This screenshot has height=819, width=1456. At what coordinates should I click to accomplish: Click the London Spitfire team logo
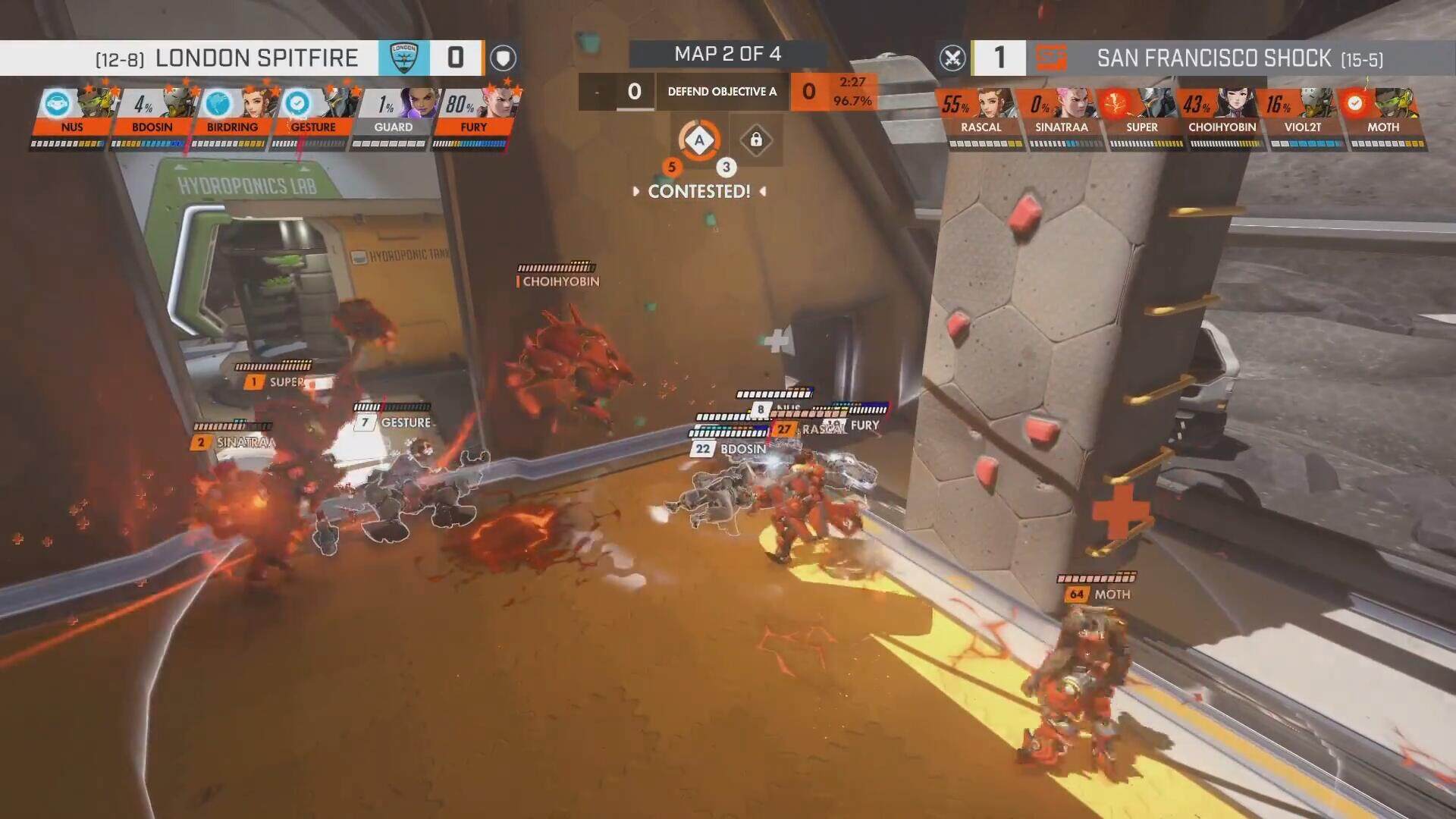[x=403, y=58]
